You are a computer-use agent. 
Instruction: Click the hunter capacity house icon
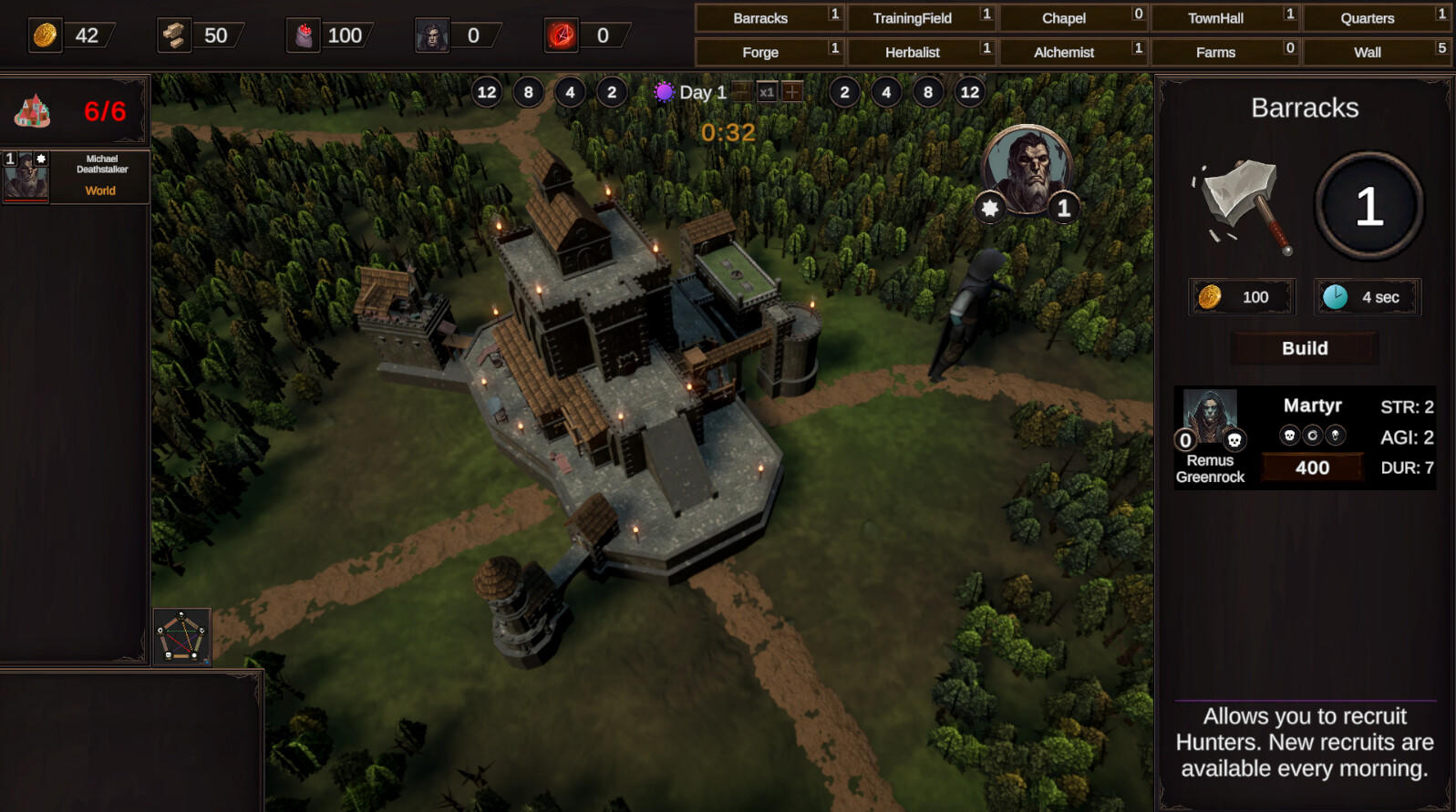coord(33,111)
